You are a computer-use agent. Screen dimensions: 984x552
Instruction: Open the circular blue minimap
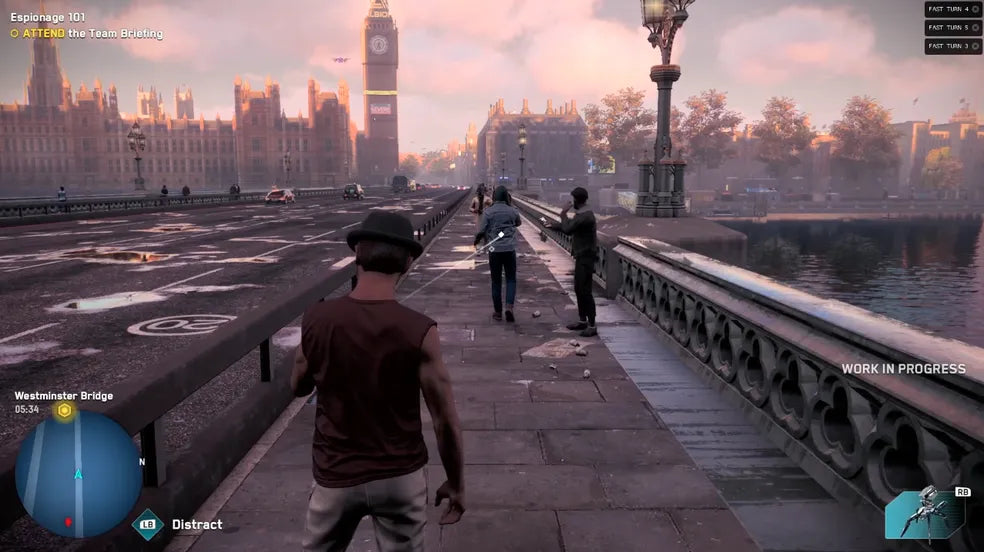tap(78, 474)
